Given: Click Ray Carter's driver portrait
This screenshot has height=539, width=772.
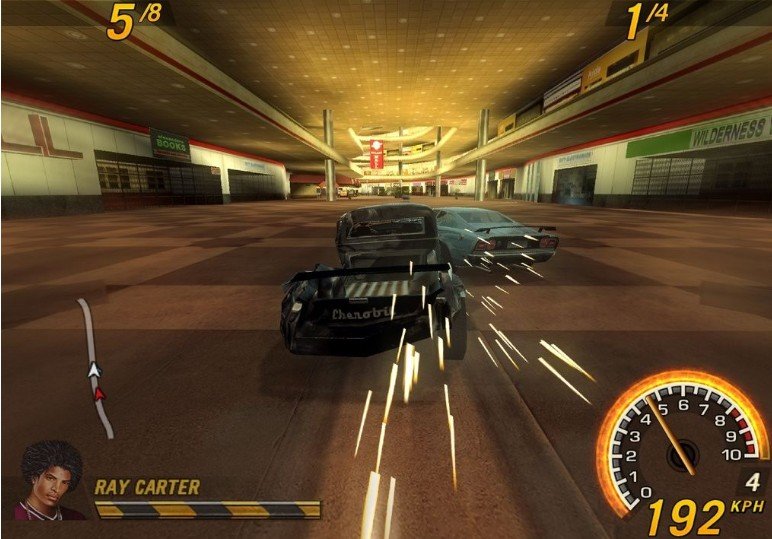Looking at the screenshot, I should 50,481.
